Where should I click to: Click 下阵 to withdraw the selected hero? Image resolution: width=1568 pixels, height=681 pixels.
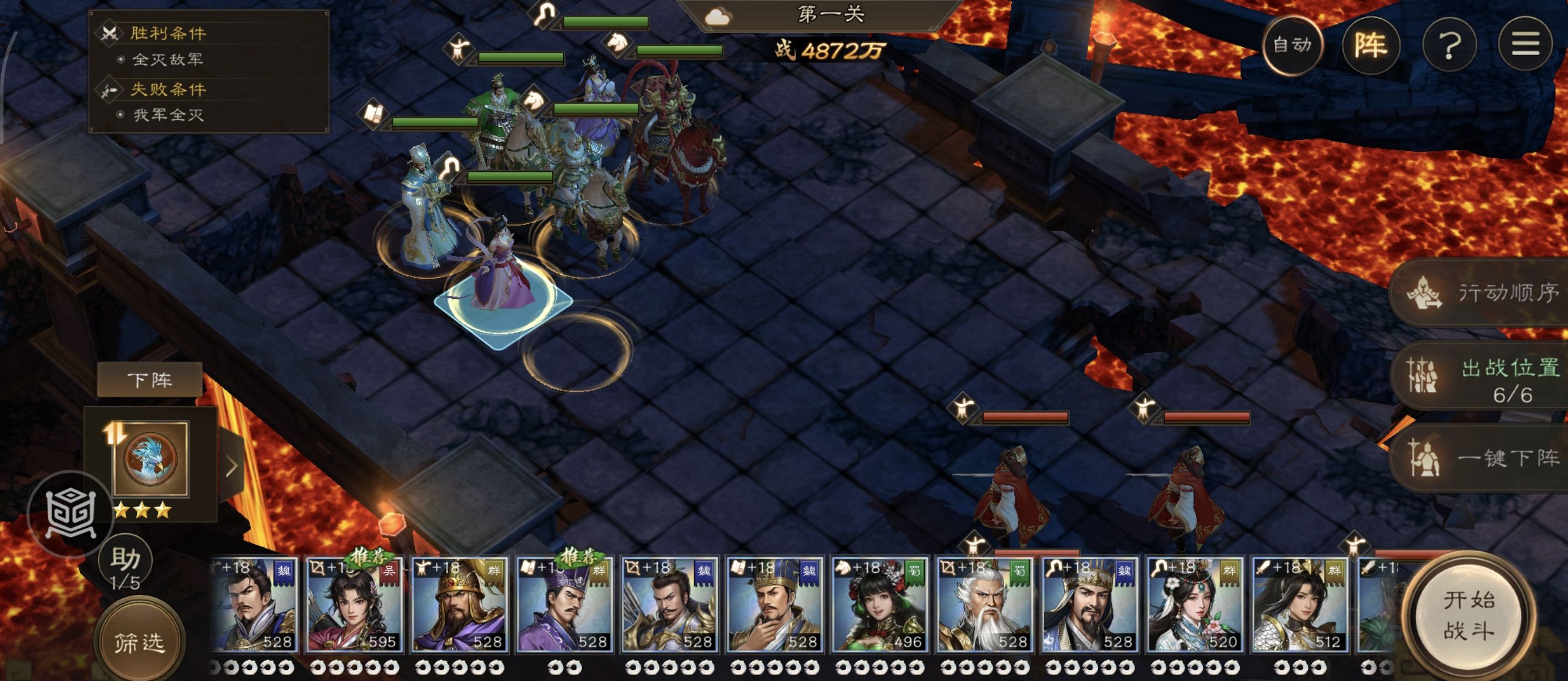tap(150, 380)
